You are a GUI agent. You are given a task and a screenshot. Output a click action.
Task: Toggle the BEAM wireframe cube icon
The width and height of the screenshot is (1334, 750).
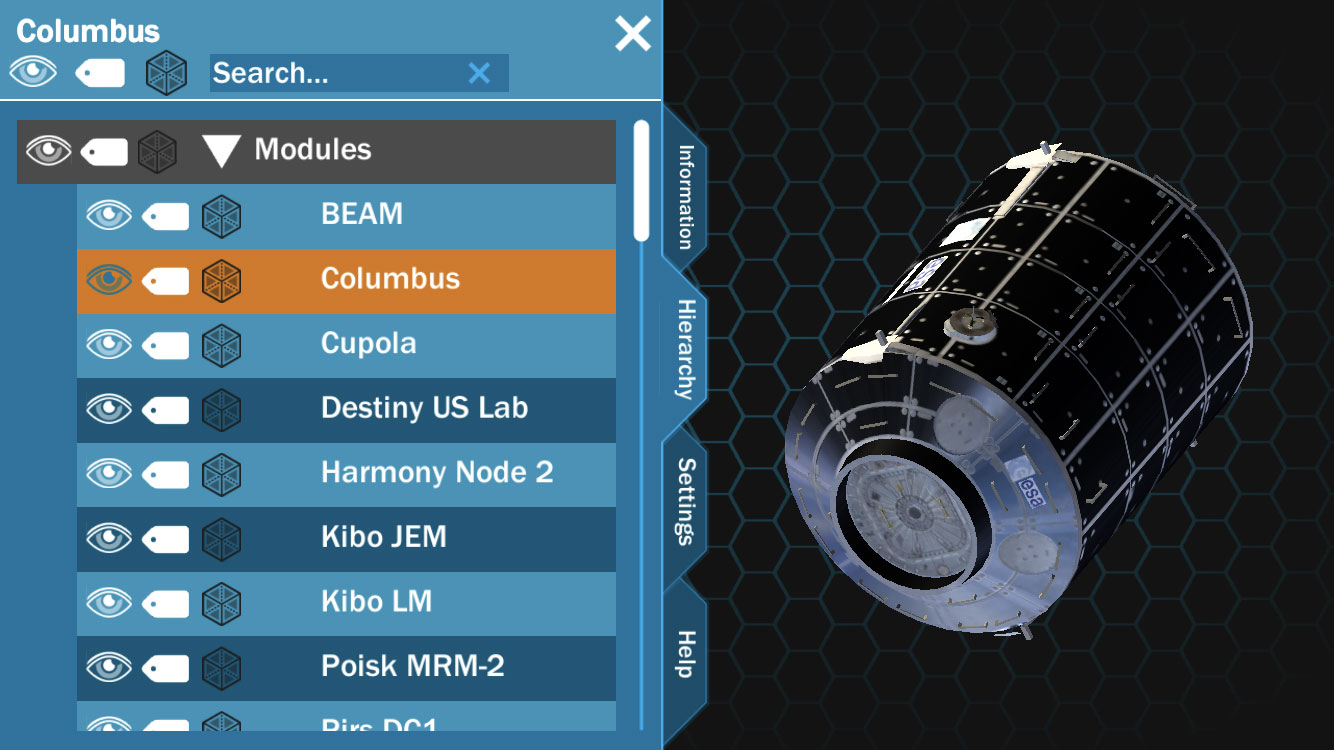coord(221,215)
